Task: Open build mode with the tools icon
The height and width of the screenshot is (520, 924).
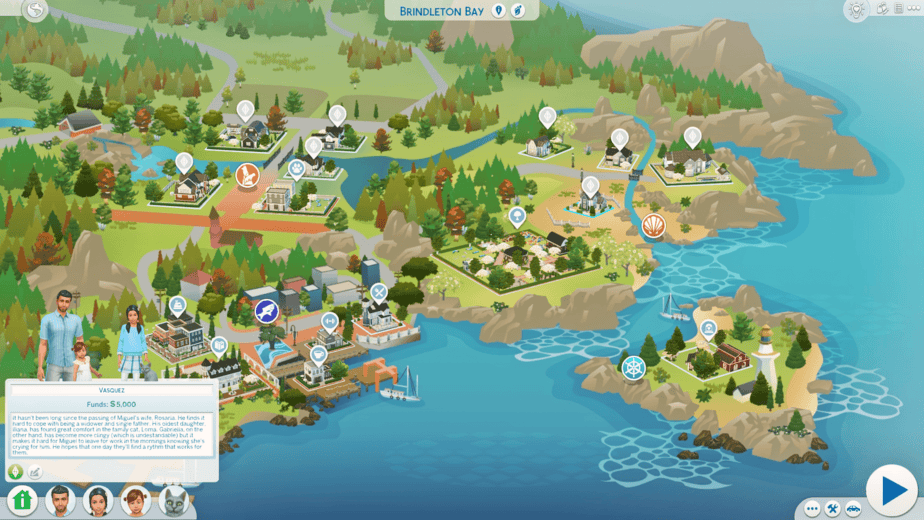Action: click(x=833, y=508)
